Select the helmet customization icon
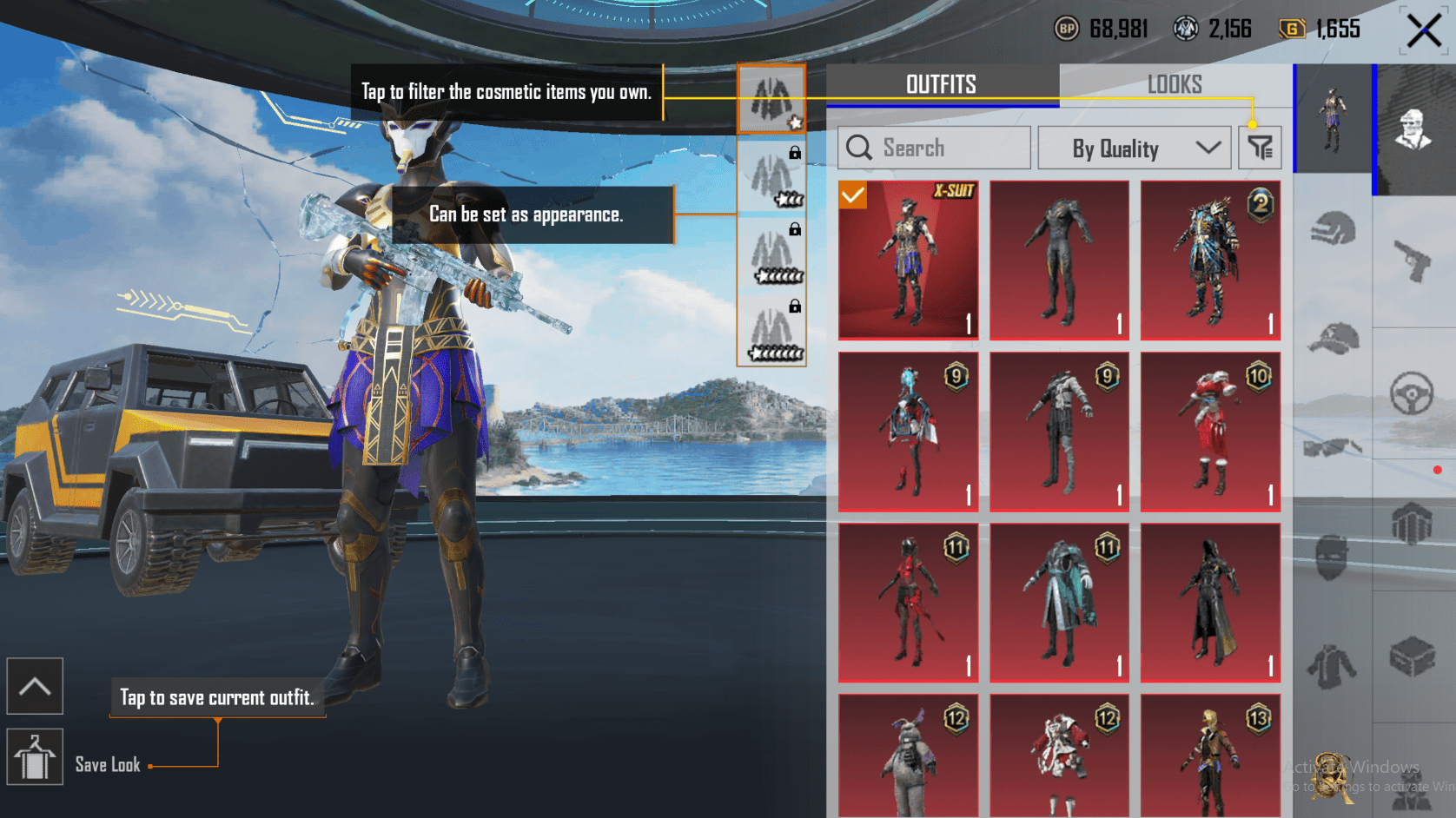 point(1331,226)
